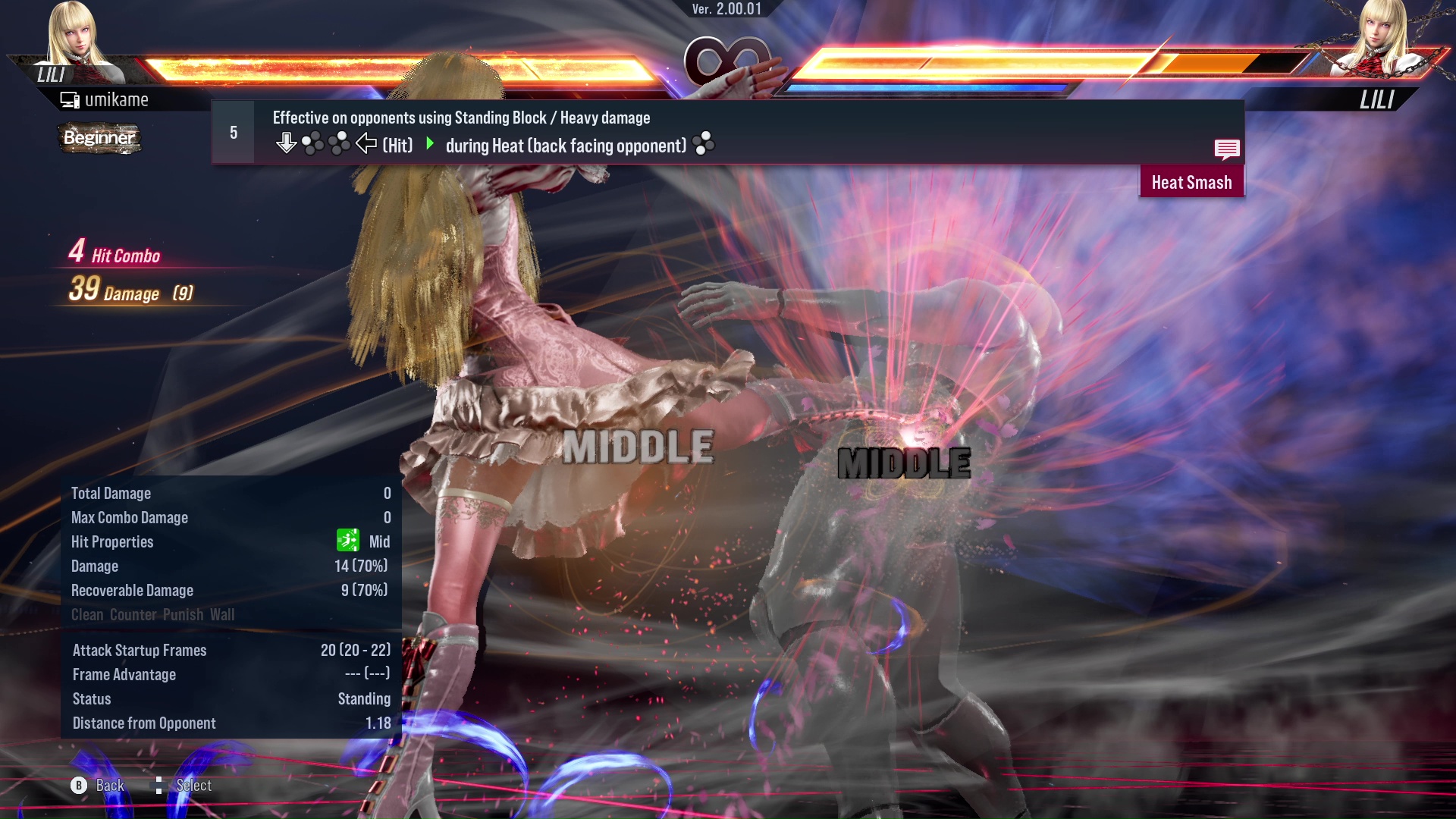Click the Heat Smash label

tap(1191, 182)
